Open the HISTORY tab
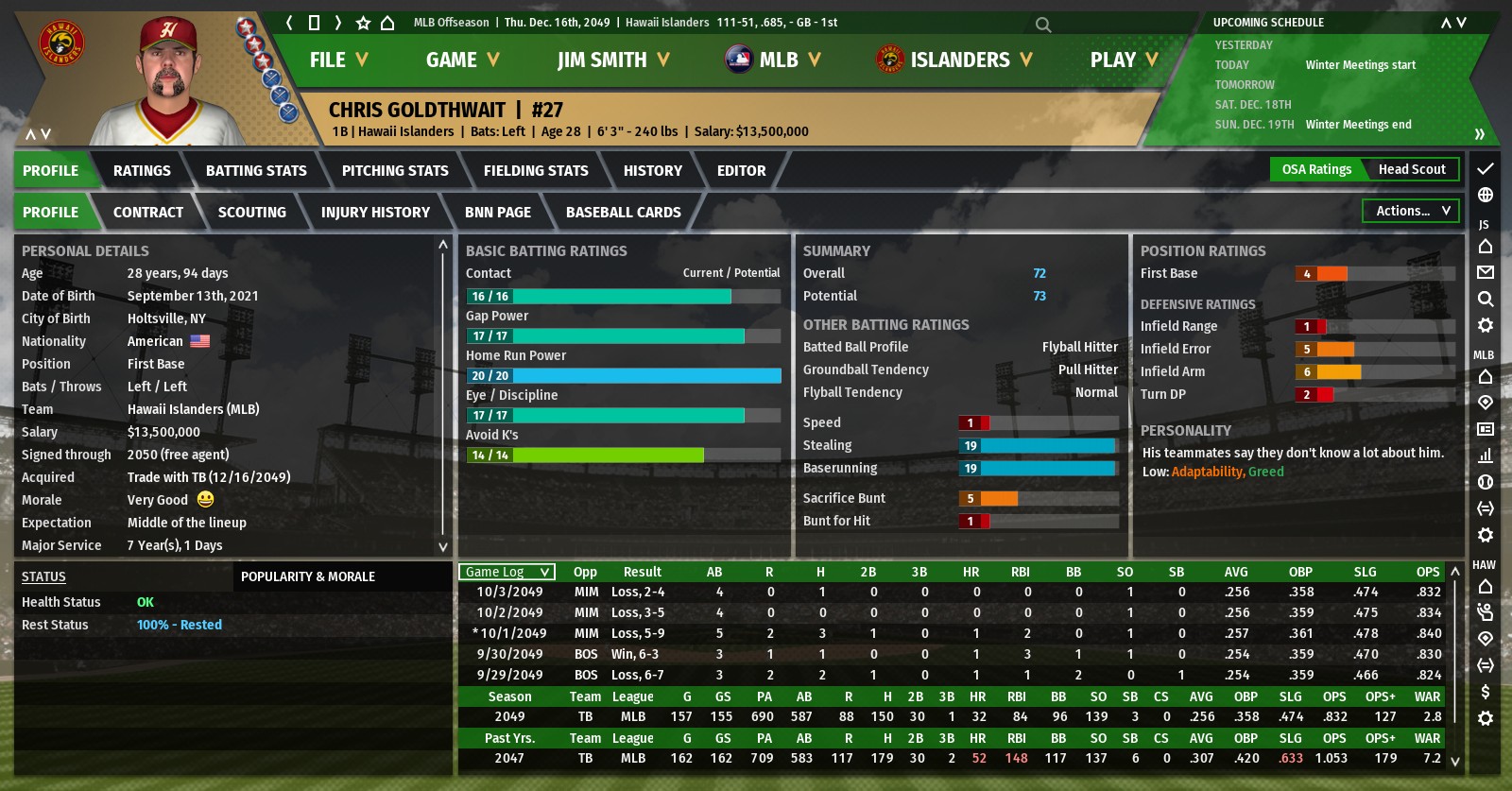 tap(652, 171)
